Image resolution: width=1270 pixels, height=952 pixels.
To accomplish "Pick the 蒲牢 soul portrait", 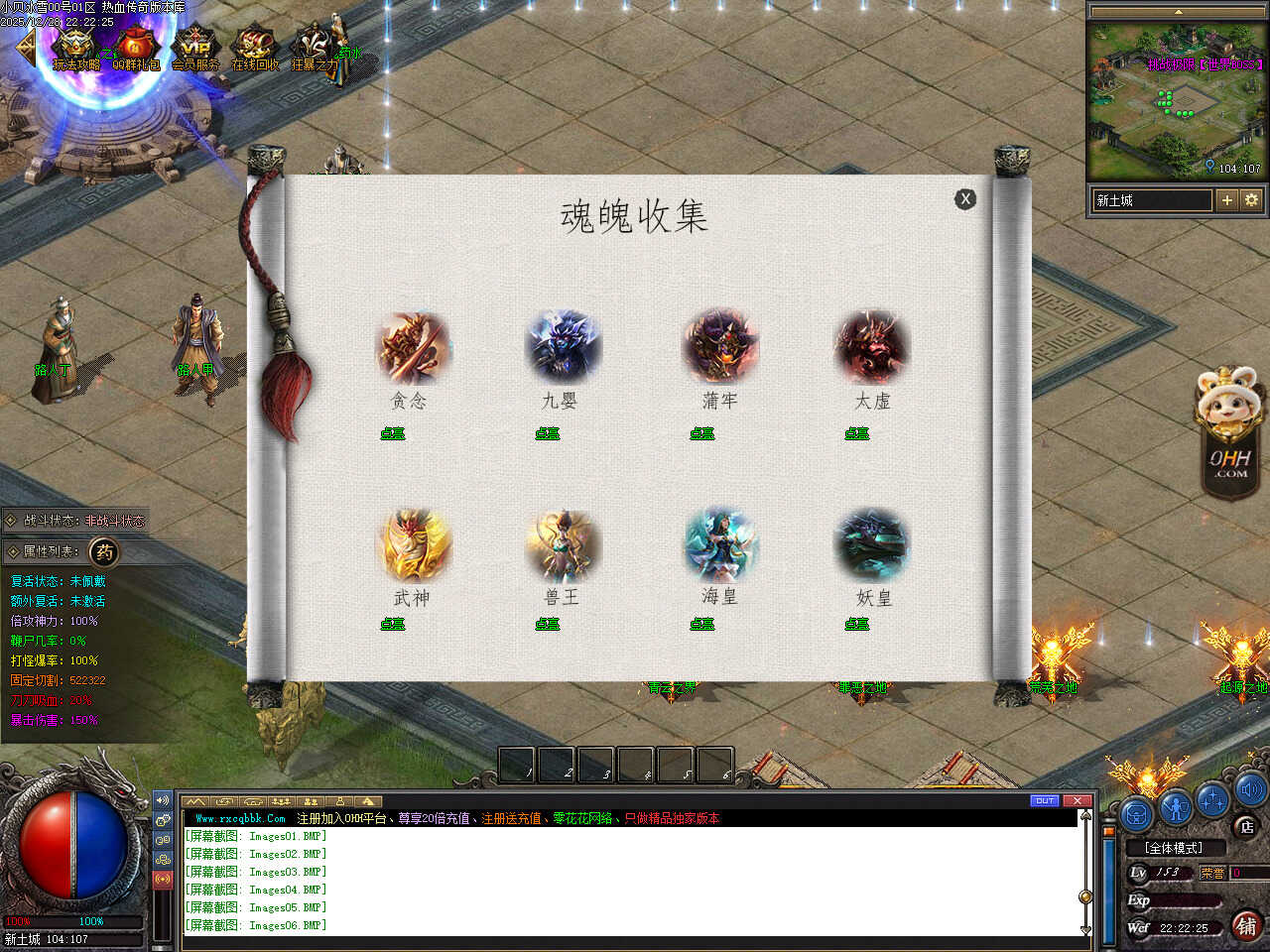I will point(719,347).
